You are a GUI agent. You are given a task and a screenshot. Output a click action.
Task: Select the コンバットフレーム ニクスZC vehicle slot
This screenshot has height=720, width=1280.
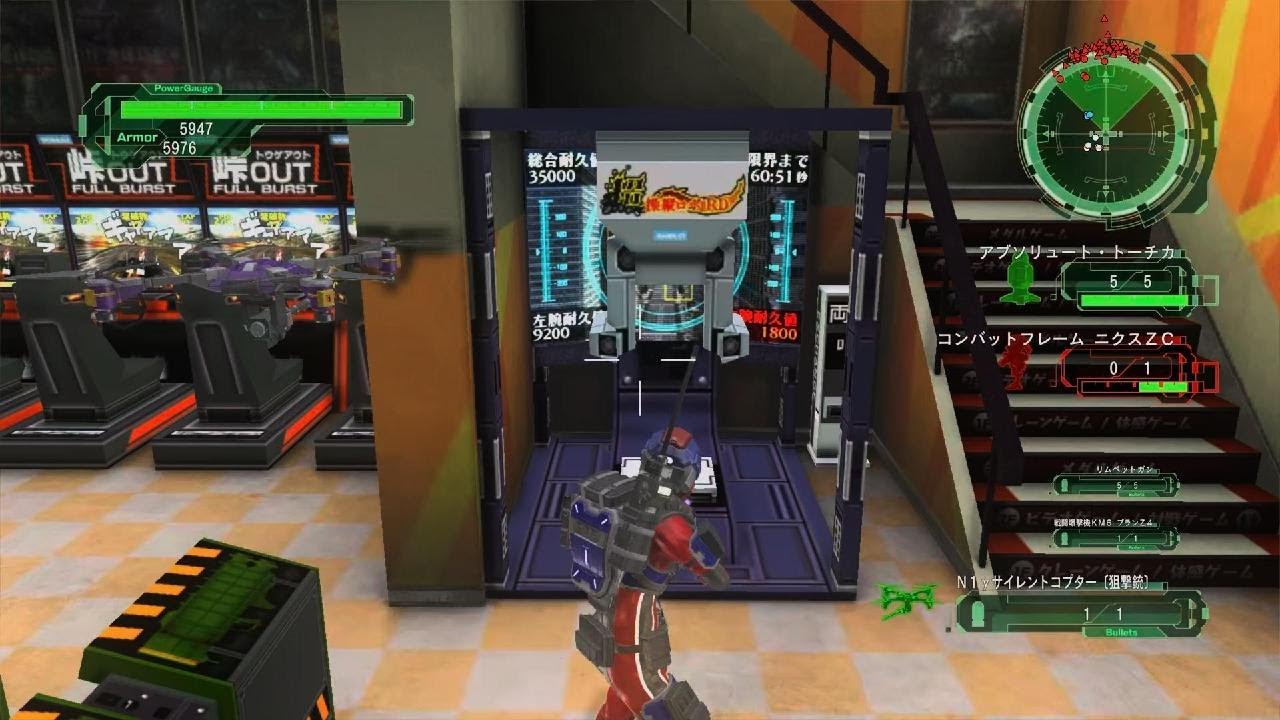[x=1137, y=369]
